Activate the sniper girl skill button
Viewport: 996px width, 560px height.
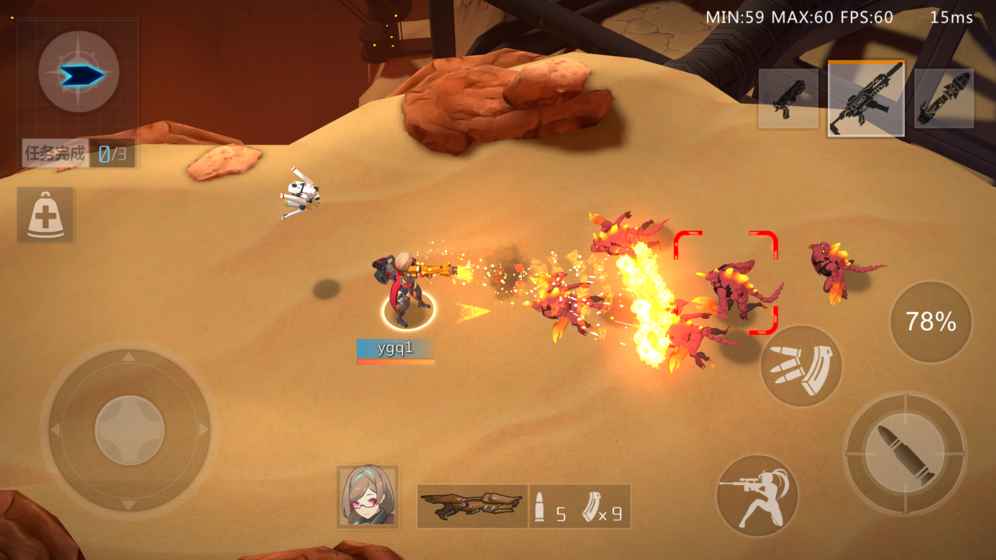[758, 495]
